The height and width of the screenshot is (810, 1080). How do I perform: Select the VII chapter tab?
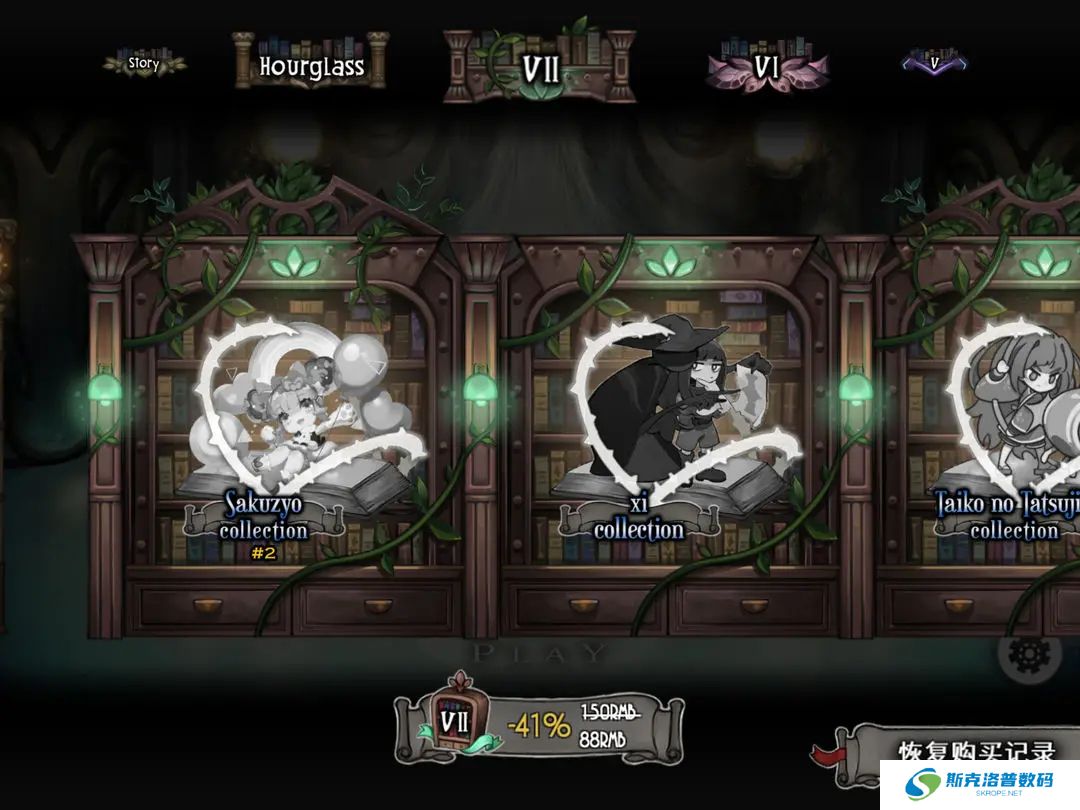pos(540,68)
